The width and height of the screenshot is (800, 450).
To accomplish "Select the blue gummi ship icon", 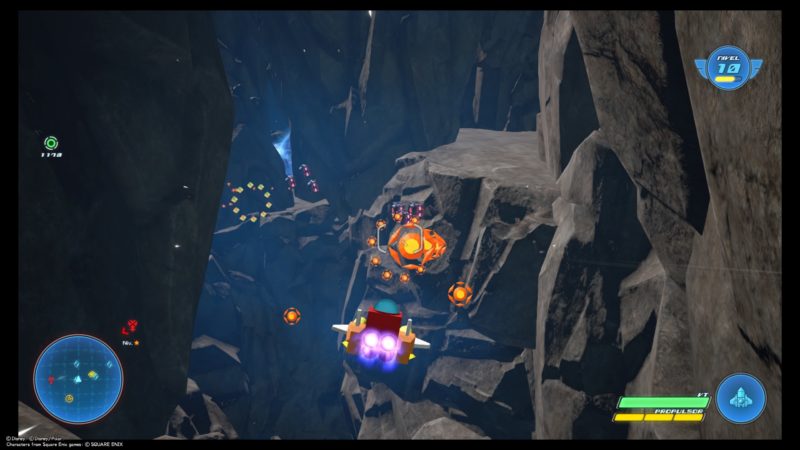I will pos(740,399).
